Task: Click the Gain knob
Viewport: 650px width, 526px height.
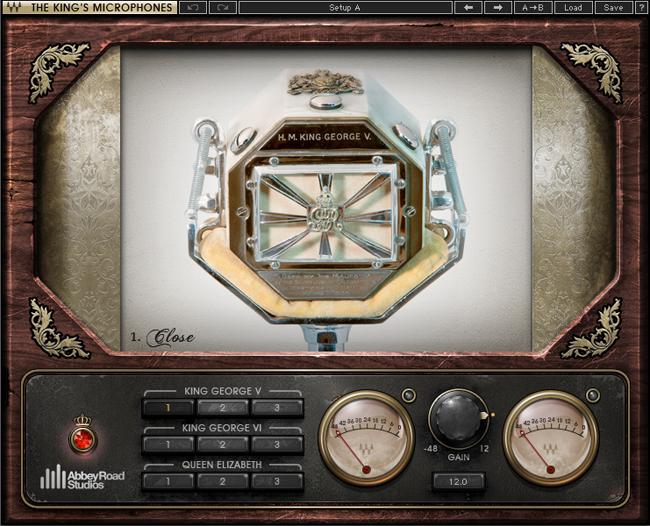Action: tap(458, 419)
